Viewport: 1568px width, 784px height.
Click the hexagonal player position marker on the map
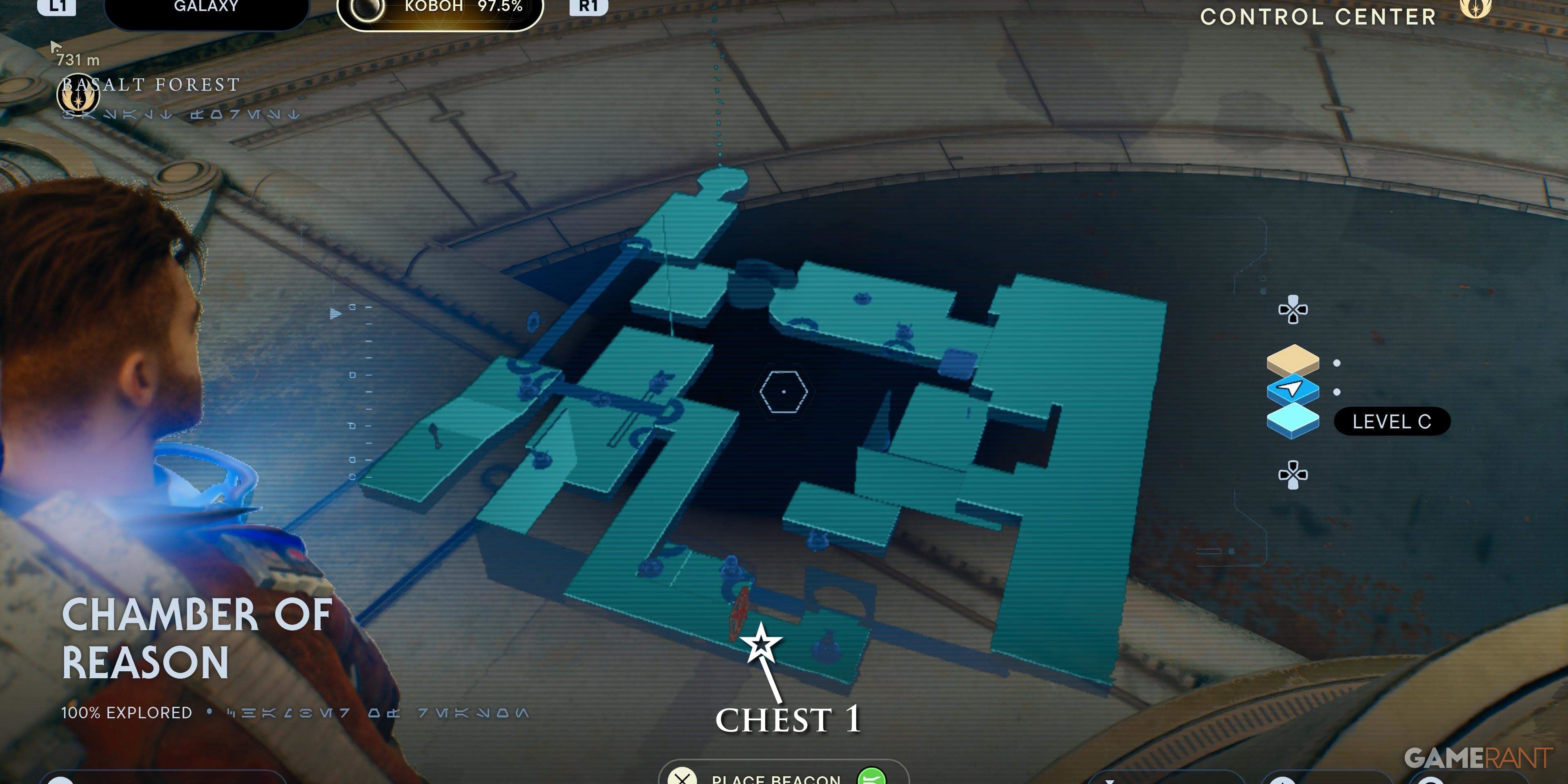pyautogui.click(x=784, y=392)
